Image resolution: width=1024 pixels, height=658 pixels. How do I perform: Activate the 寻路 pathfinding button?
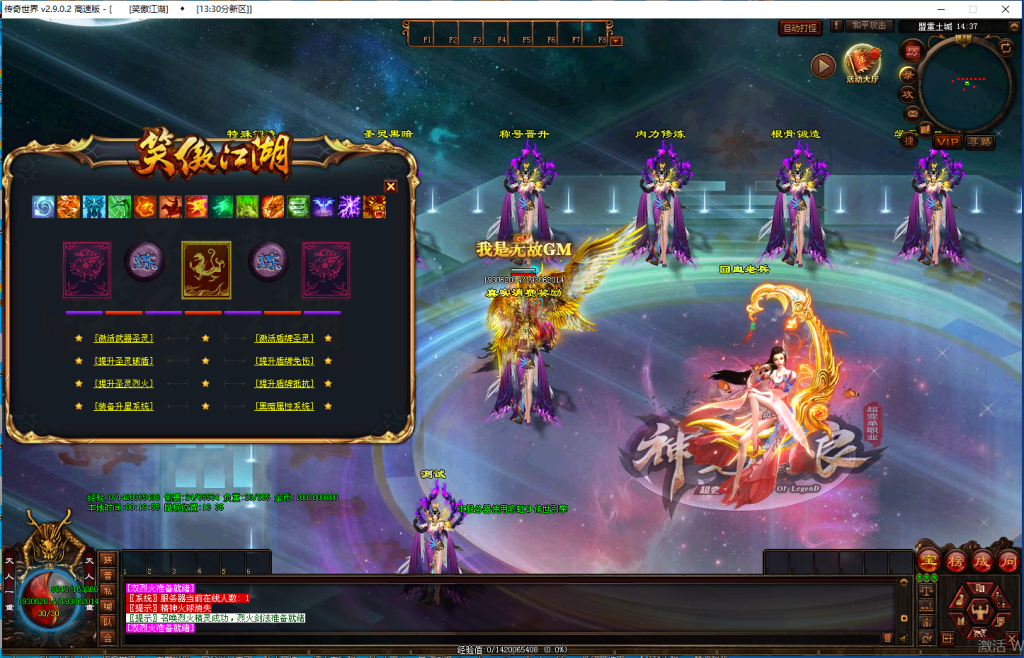pyautogui.click(x=980, y=141)
